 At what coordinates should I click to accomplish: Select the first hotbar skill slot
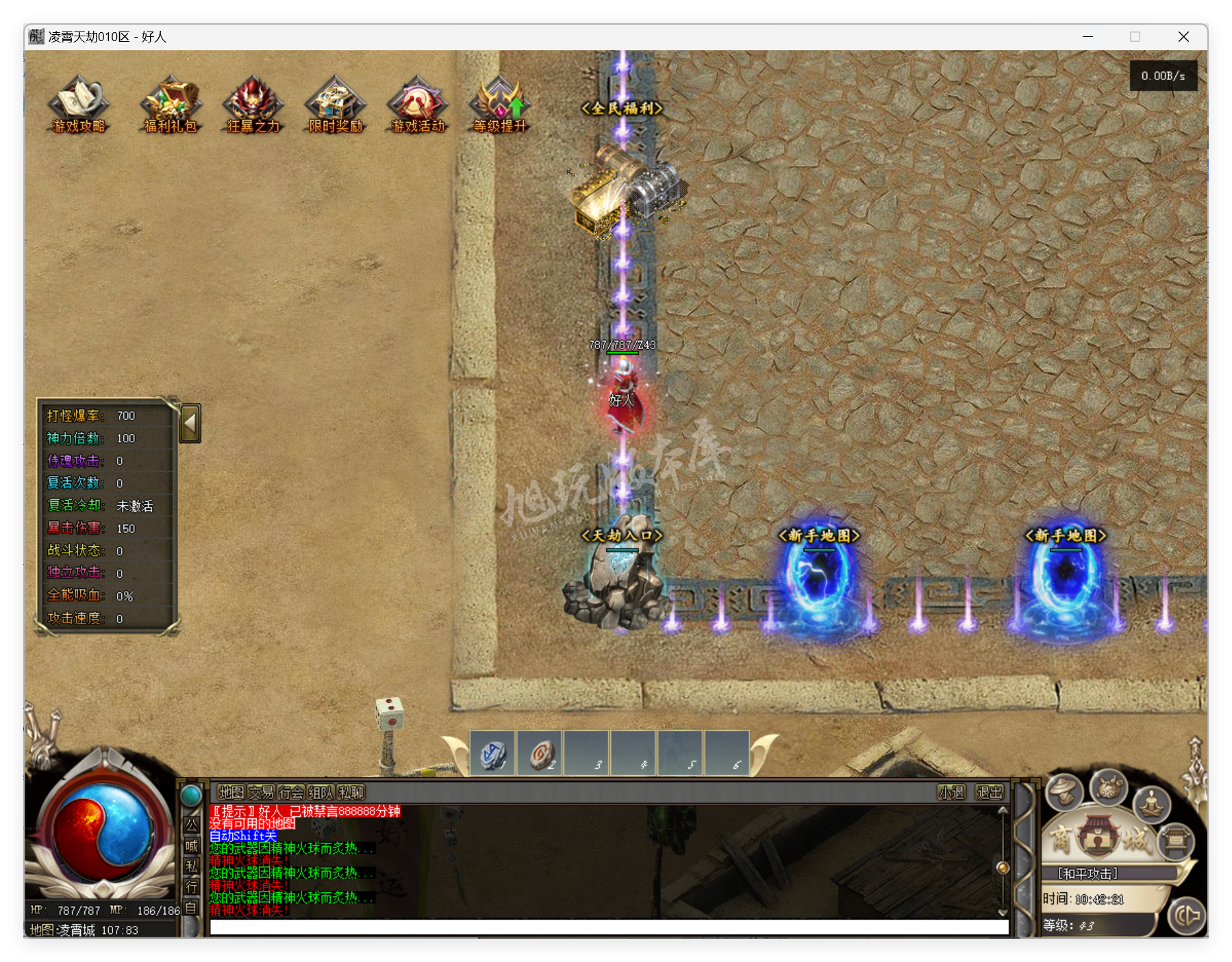(x=492, y=755)
